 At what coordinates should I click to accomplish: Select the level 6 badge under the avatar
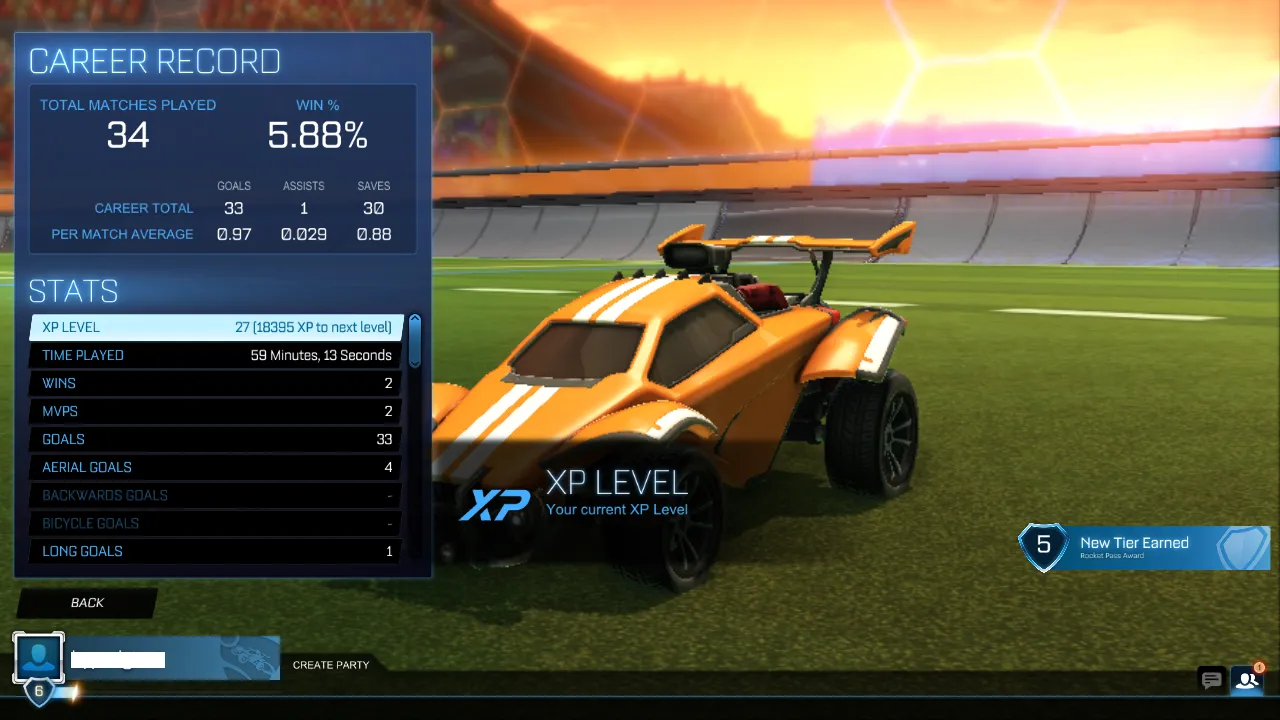tap(38, 689)
